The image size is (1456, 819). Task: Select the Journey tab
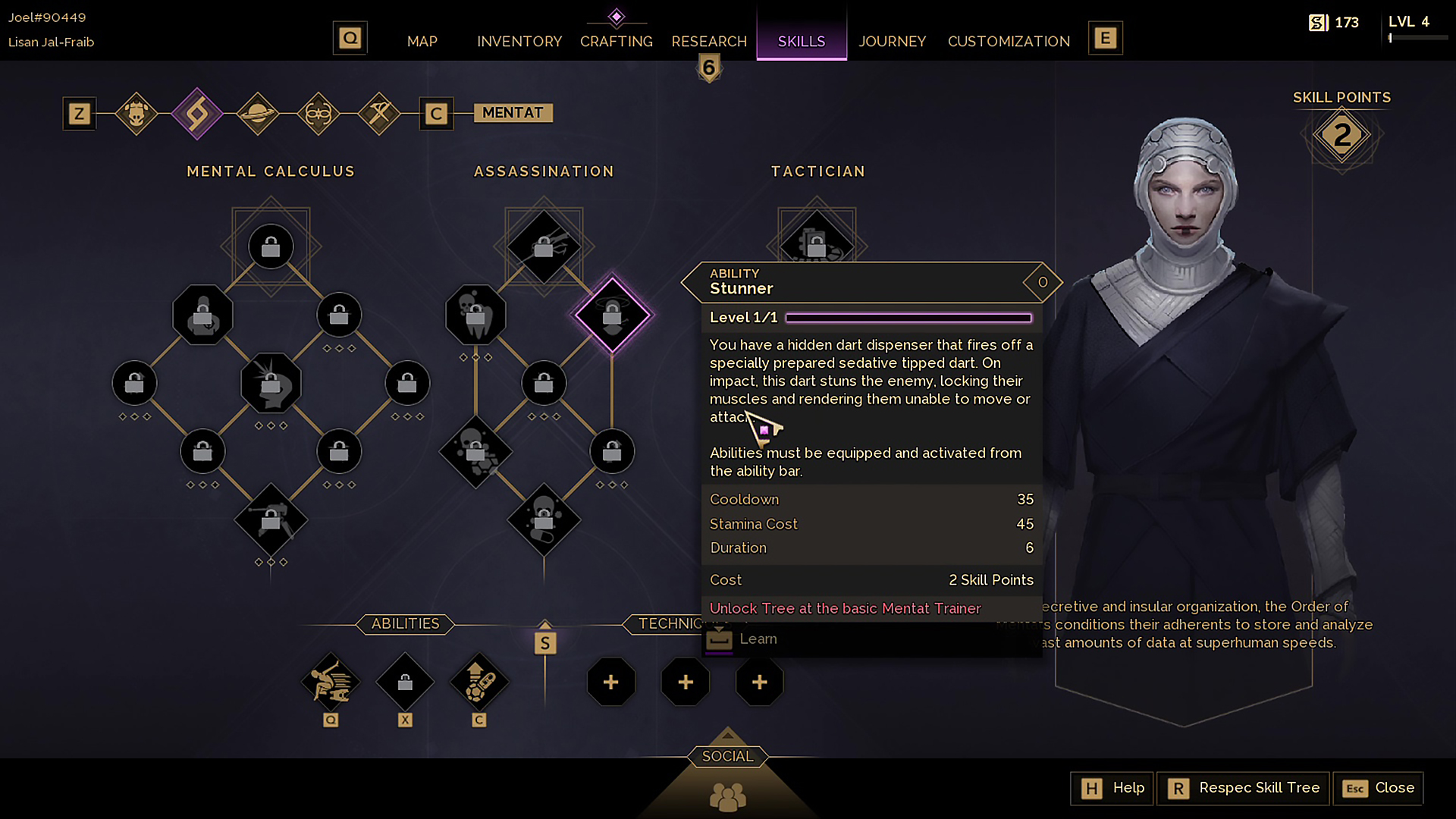pos(892,41)
